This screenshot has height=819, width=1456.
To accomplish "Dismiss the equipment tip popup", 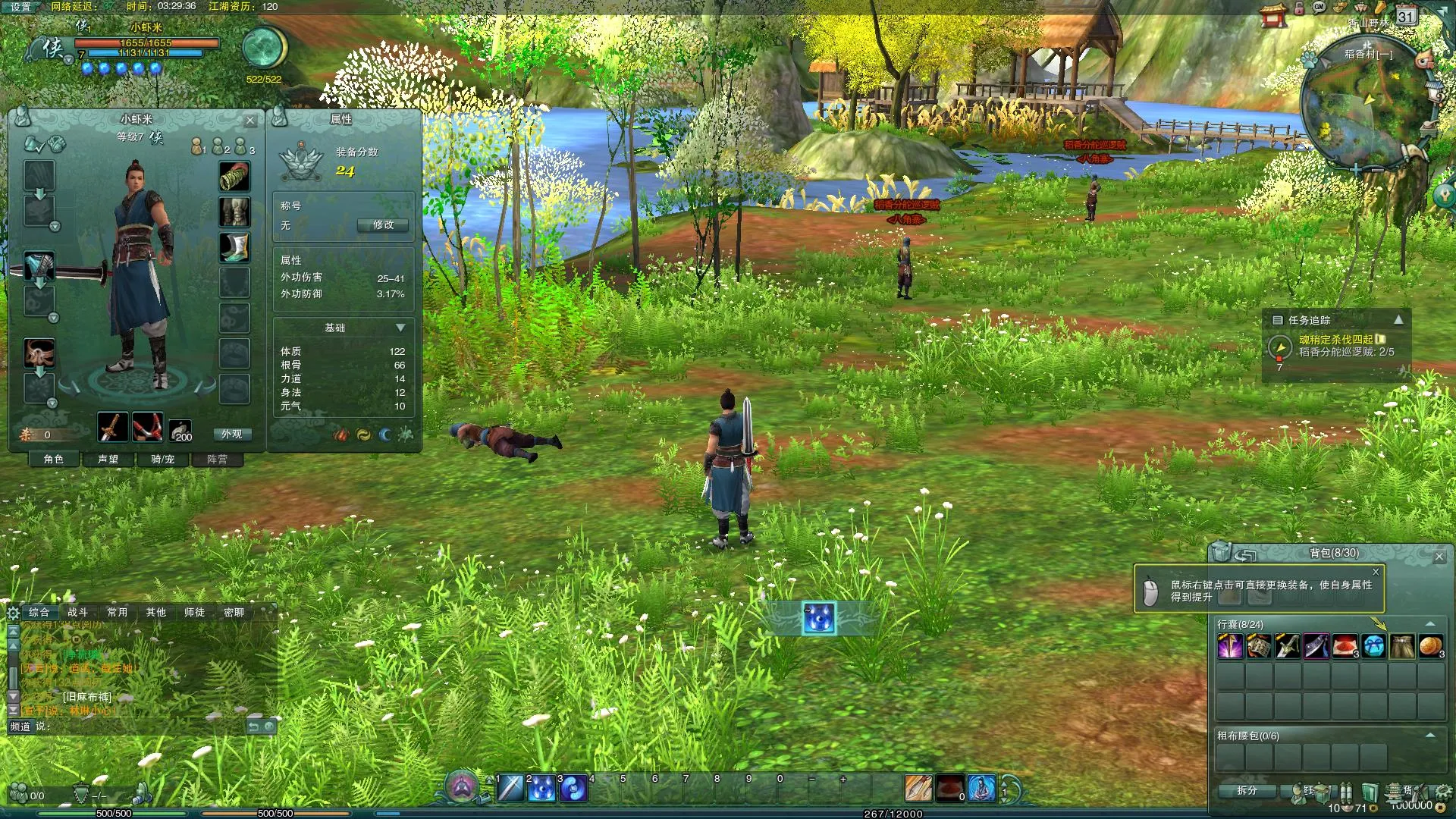I will point(1376,572).
